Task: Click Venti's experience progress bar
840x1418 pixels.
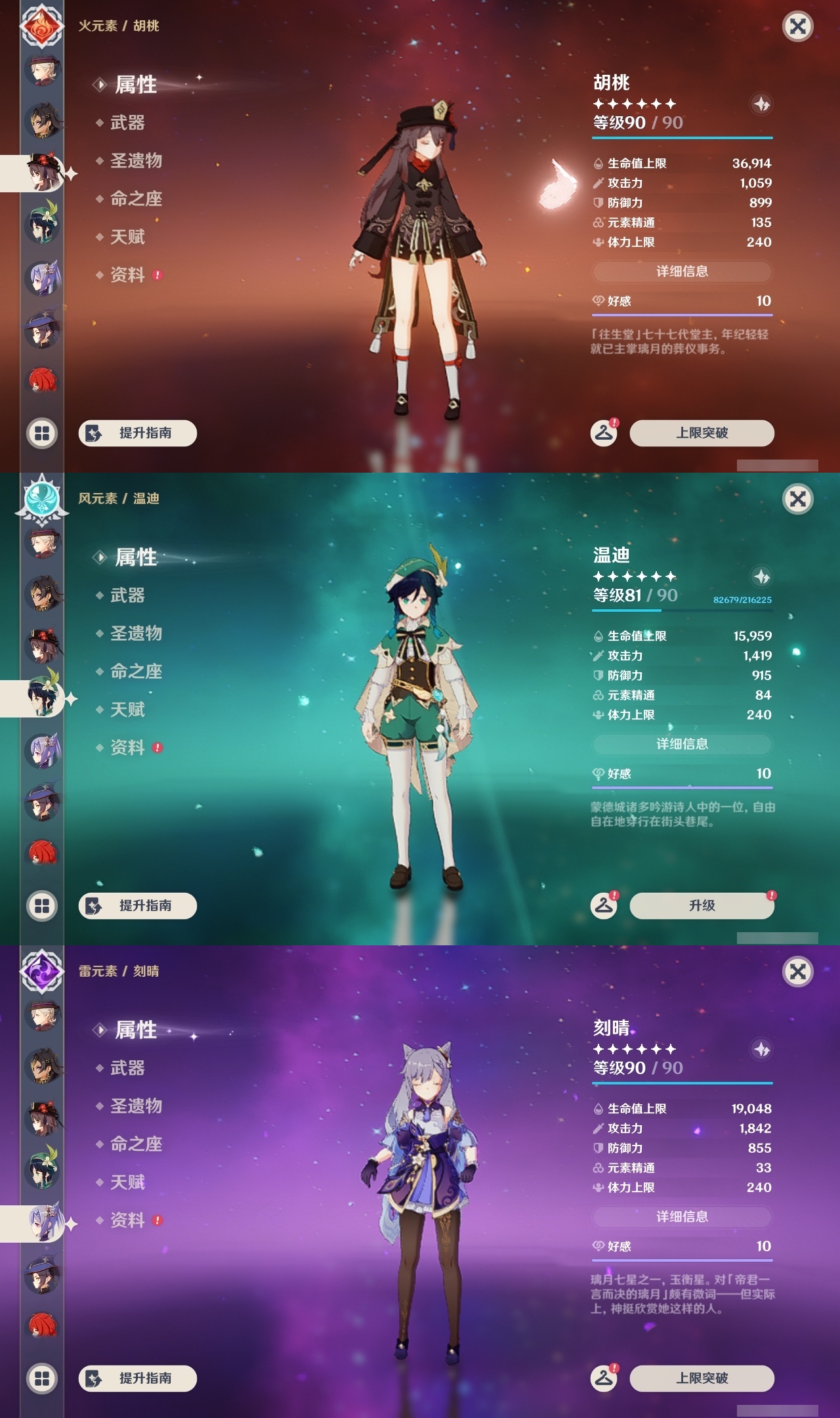Action: [682, 610]
